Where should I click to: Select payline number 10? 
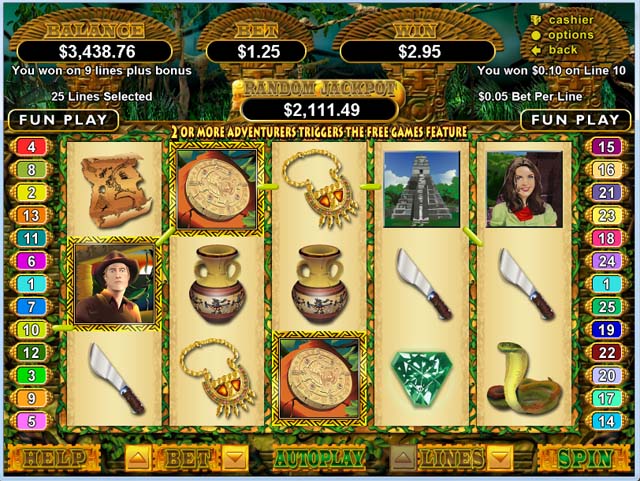coord(32,329)
